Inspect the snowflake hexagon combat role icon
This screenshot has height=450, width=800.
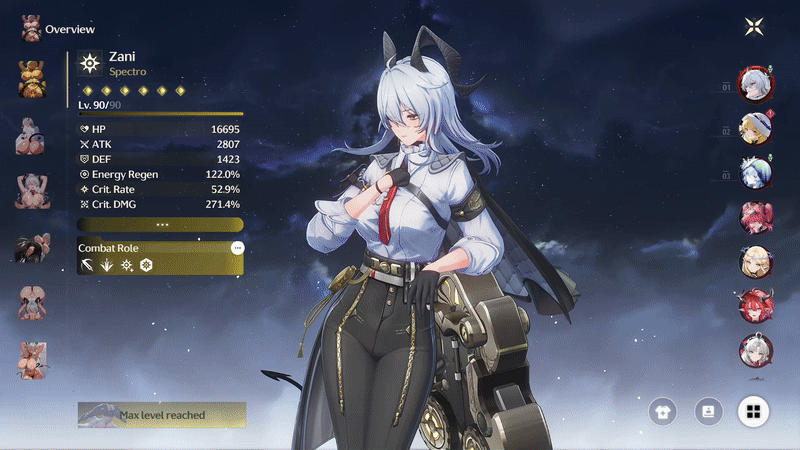tap(146, 265)
